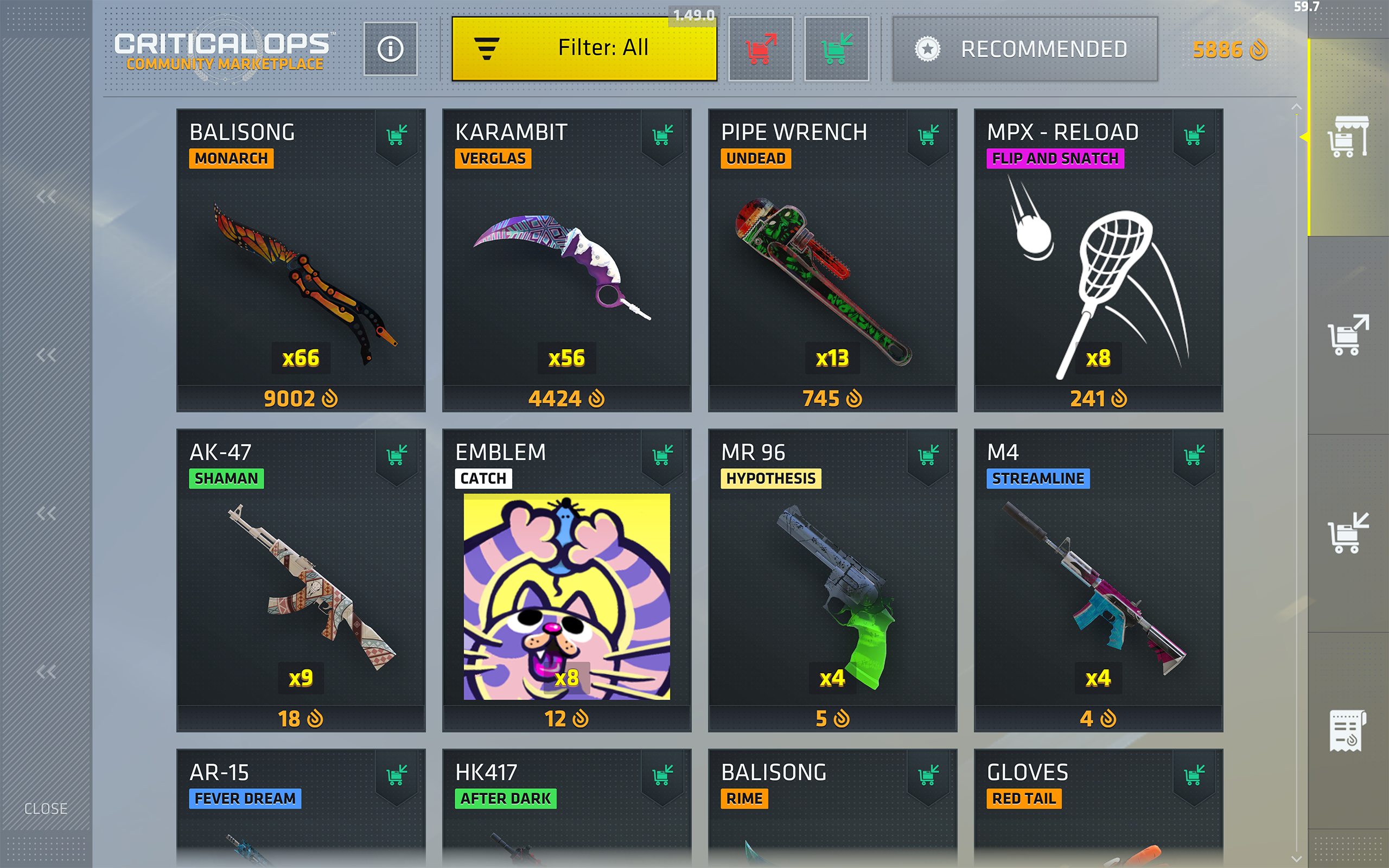Close the marketplace with CLOSE

point(46,809)
